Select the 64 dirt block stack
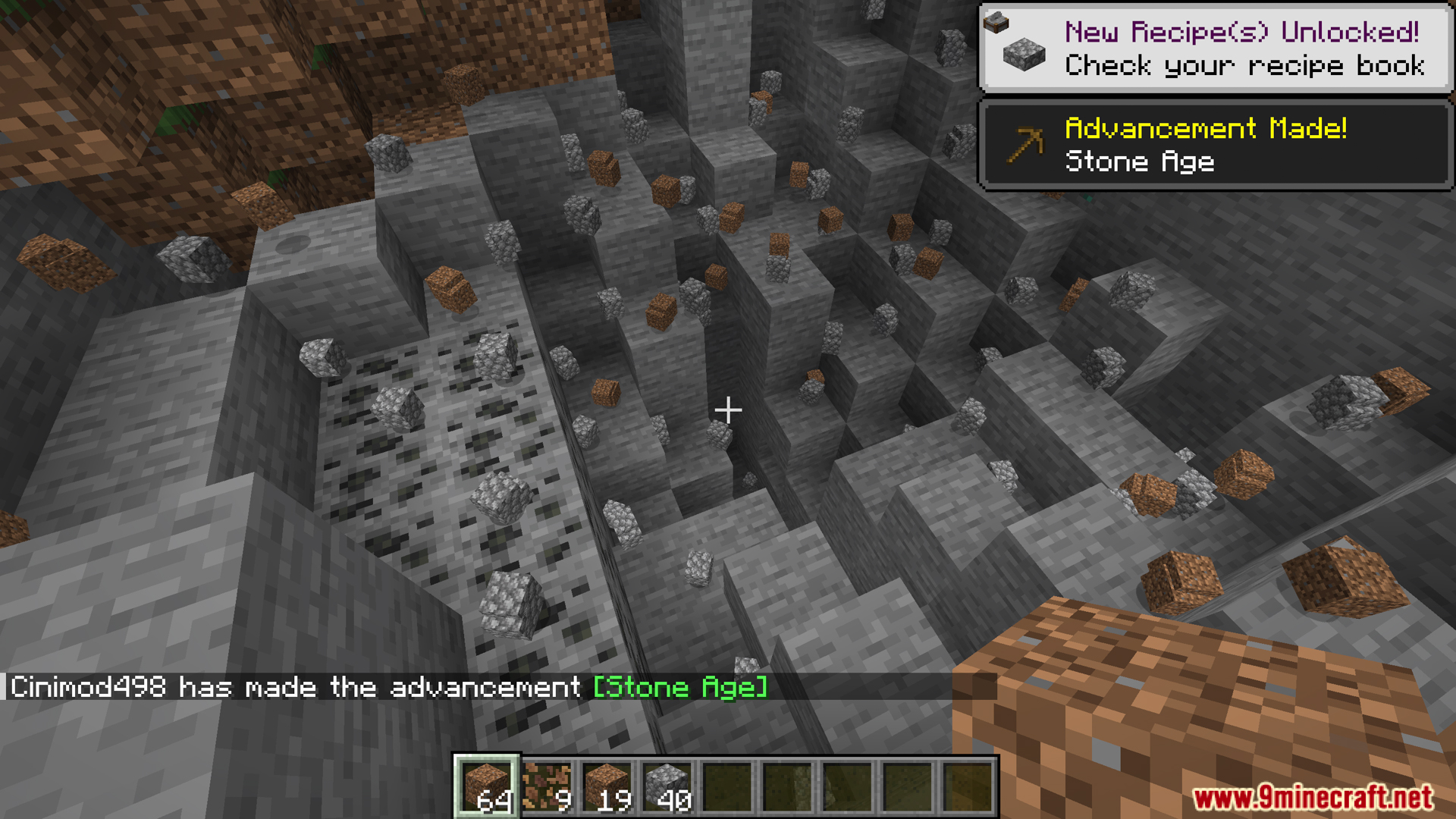 486,786
